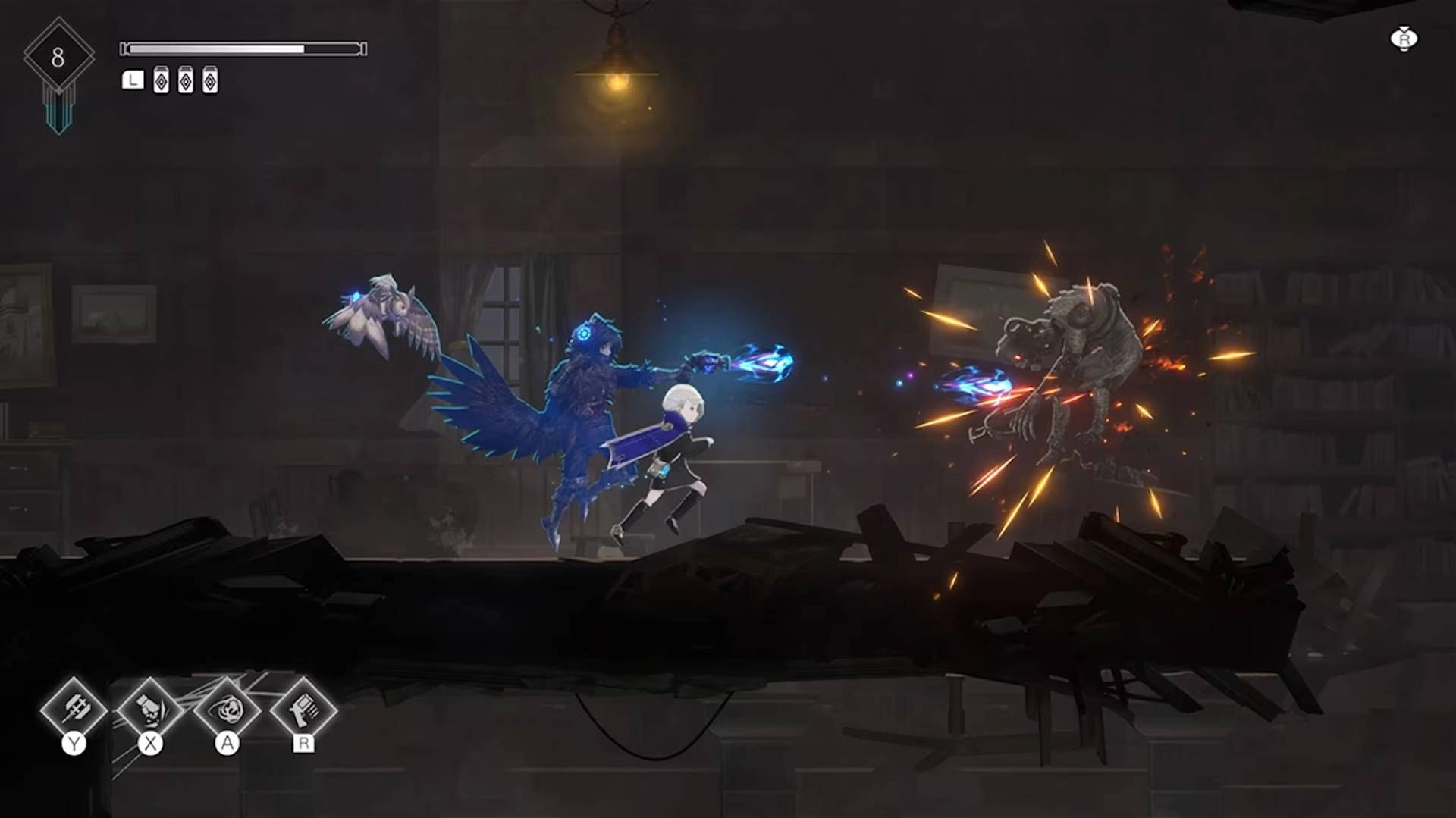Click the square R button label under the gun skill
The width and height of the screenshot is (1456, 818).
(x=302, y=745)
